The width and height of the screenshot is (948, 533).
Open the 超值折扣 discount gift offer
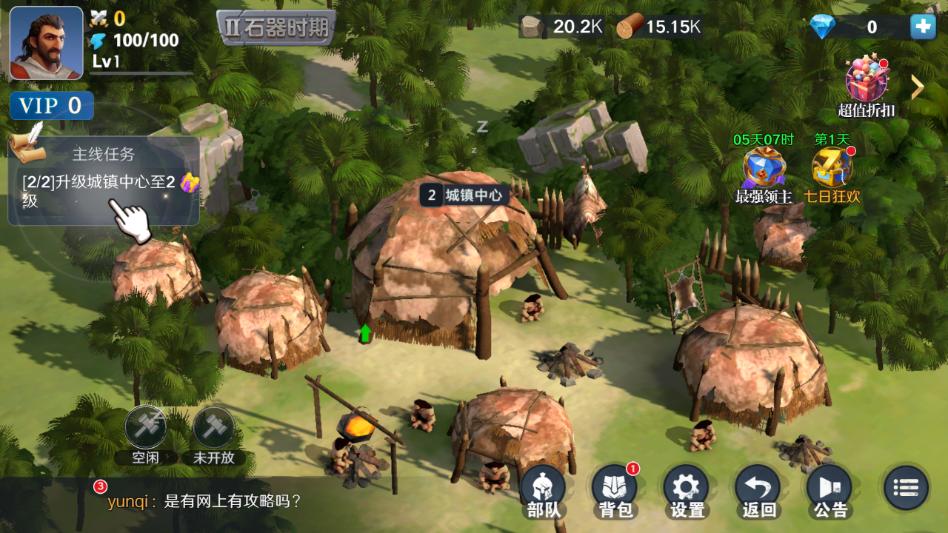click(x=866, y=85)
